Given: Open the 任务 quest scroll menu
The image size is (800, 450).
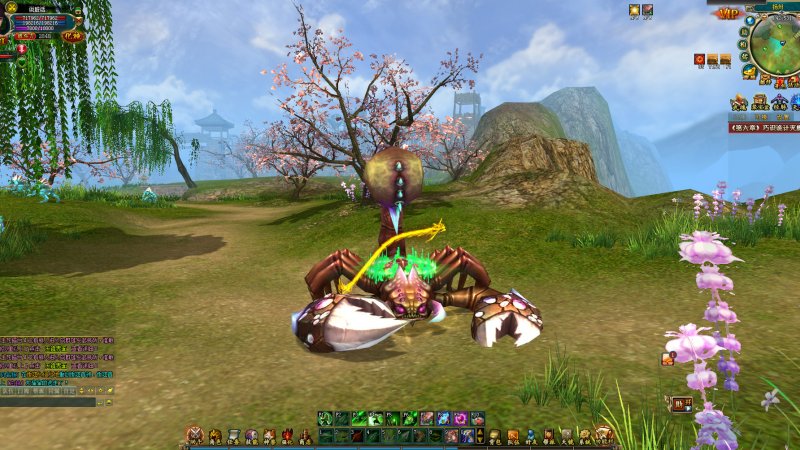Looking at the screenshot, I should pos(232,435).
